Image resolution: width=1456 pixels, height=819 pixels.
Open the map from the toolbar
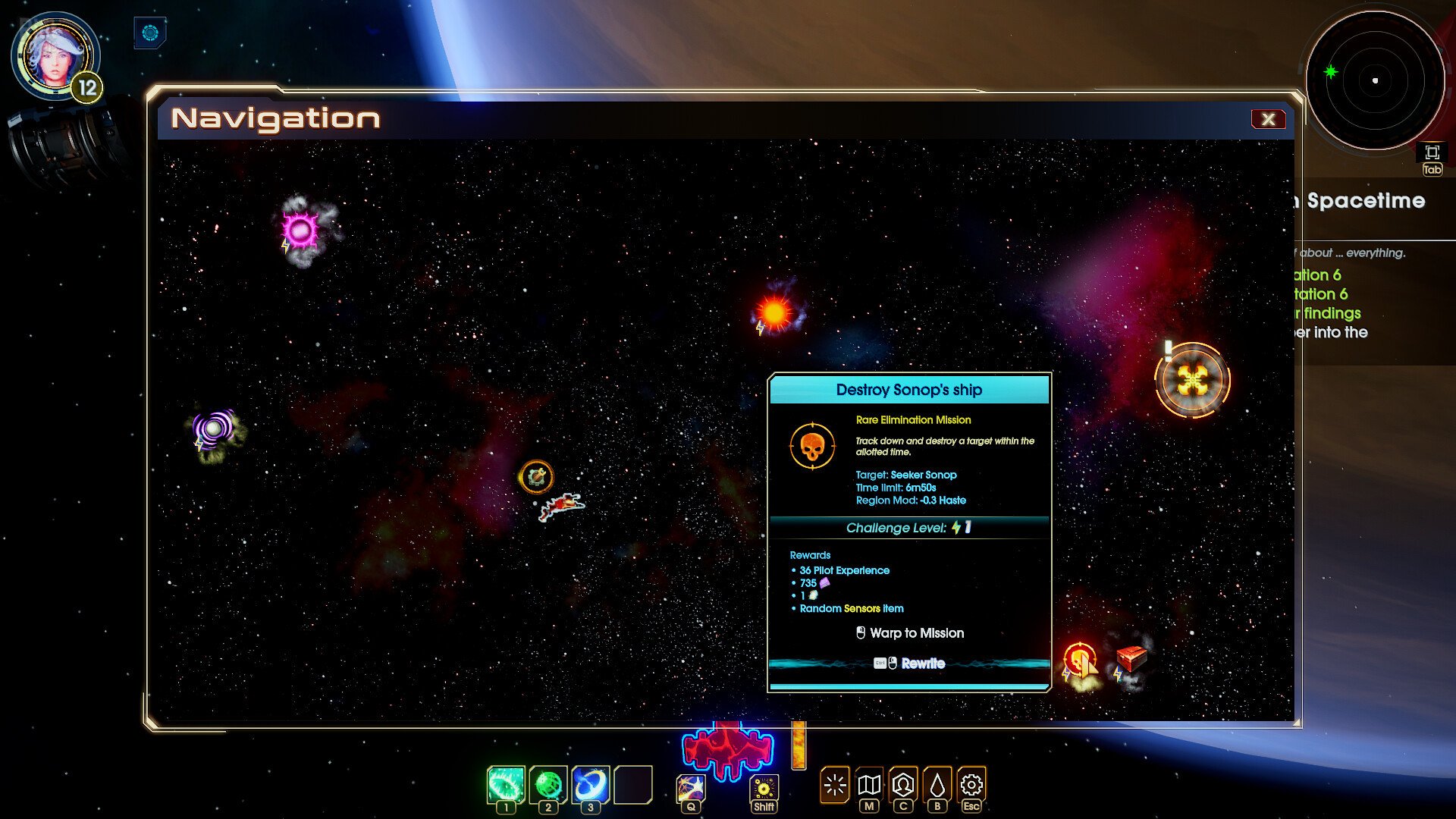click(x=869, y=785)
